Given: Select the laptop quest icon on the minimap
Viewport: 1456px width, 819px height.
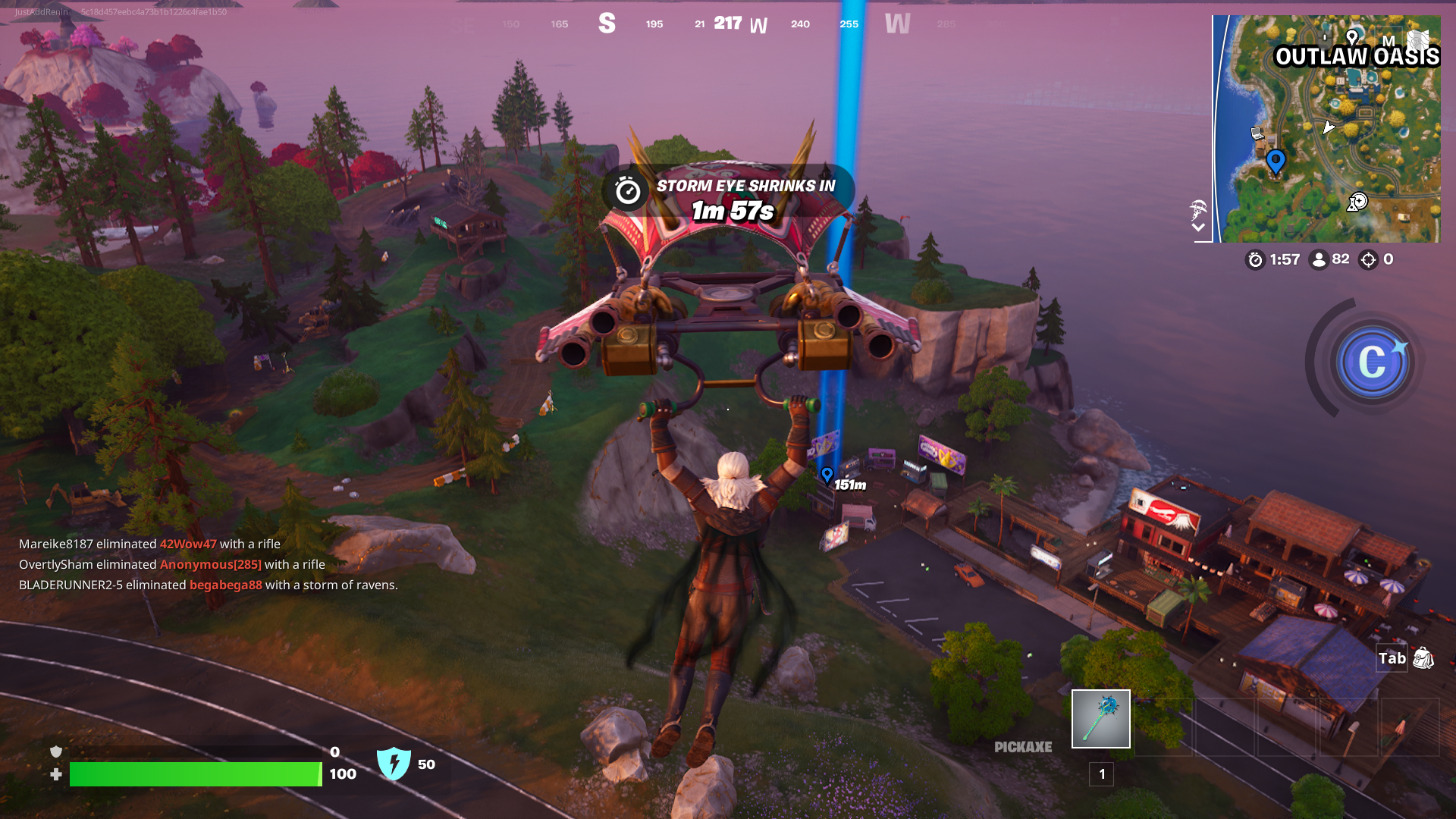Looking at the screenshot, I should coord(1256,132).
